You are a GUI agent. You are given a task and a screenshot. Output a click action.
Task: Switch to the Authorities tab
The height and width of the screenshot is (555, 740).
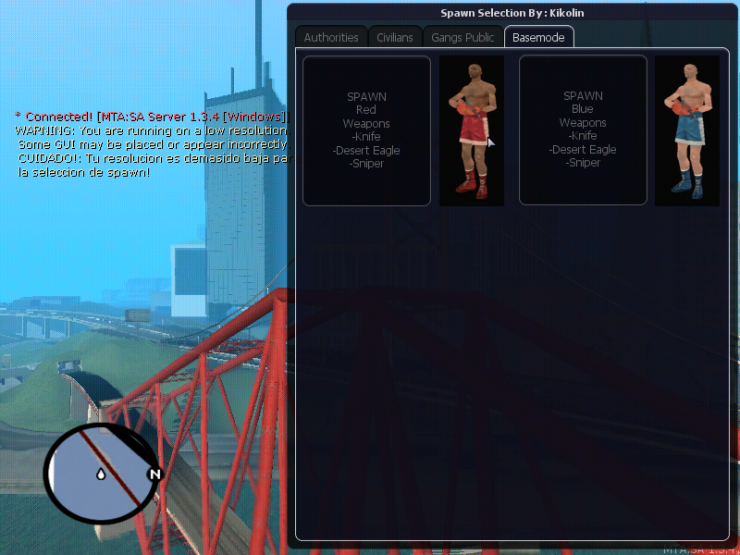(x=331, y=37)
